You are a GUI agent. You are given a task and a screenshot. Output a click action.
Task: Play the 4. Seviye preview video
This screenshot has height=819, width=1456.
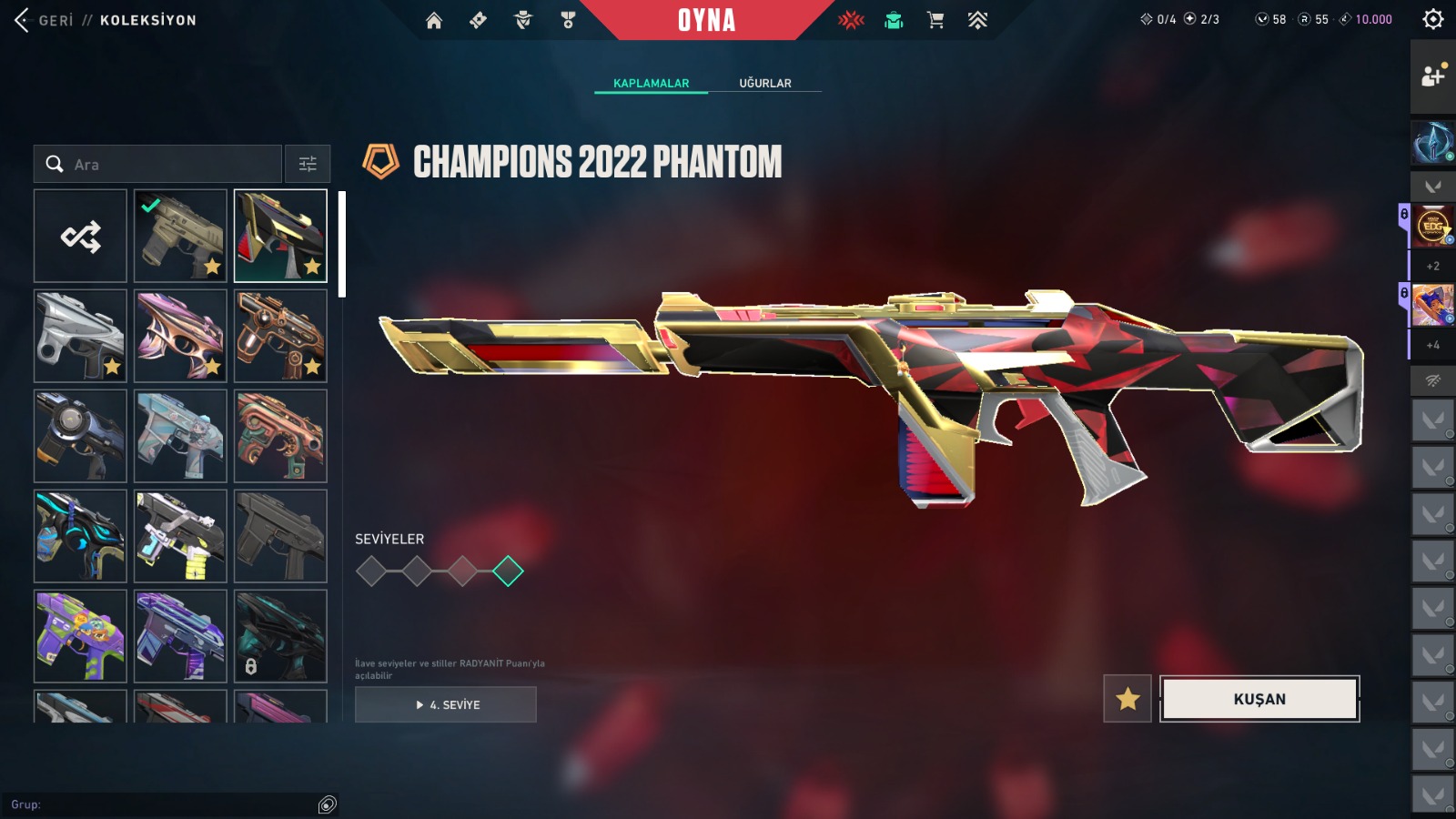click(446, 704)
